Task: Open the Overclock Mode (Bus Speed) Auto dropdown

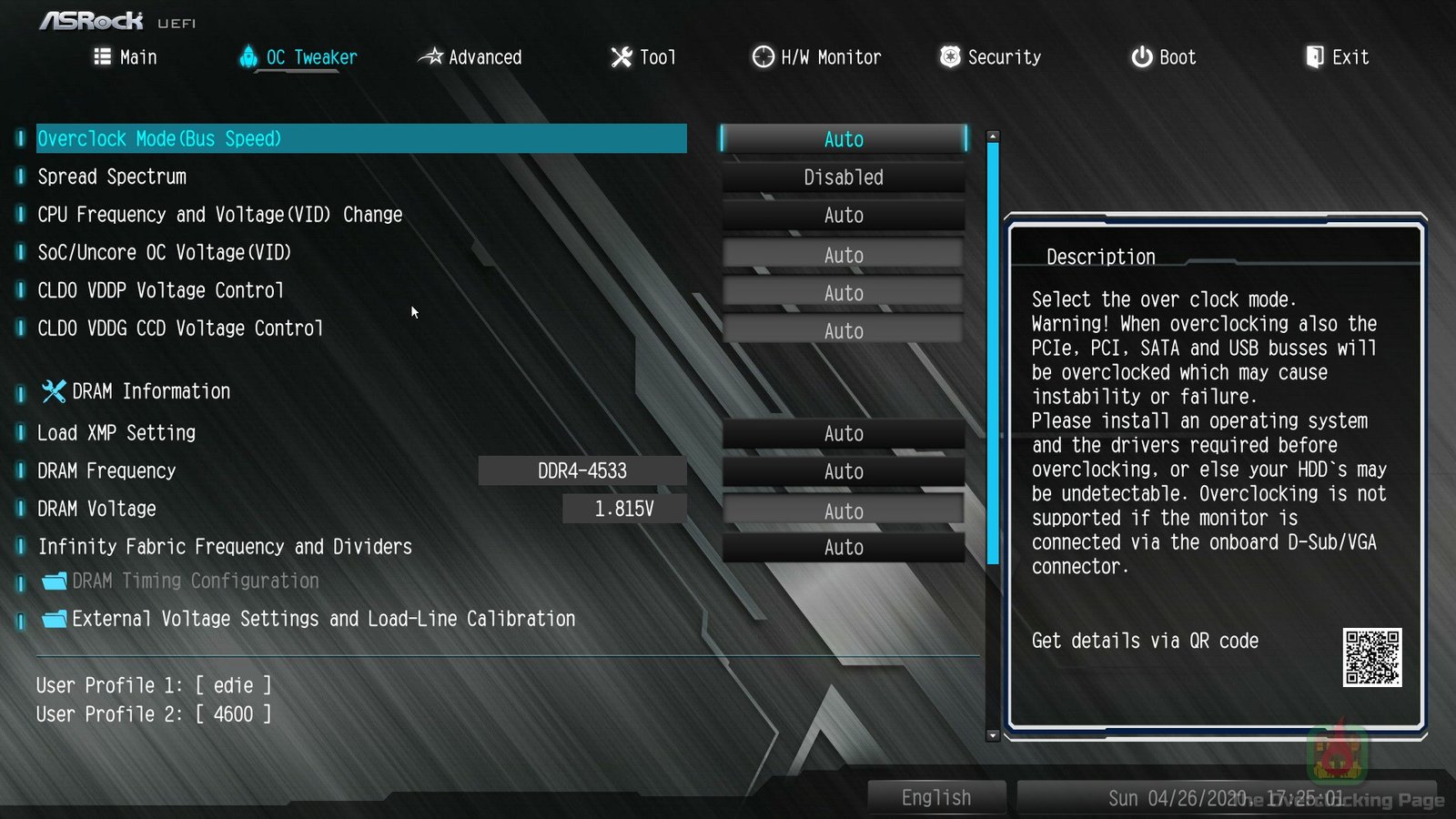Action: tap(844, 139)
